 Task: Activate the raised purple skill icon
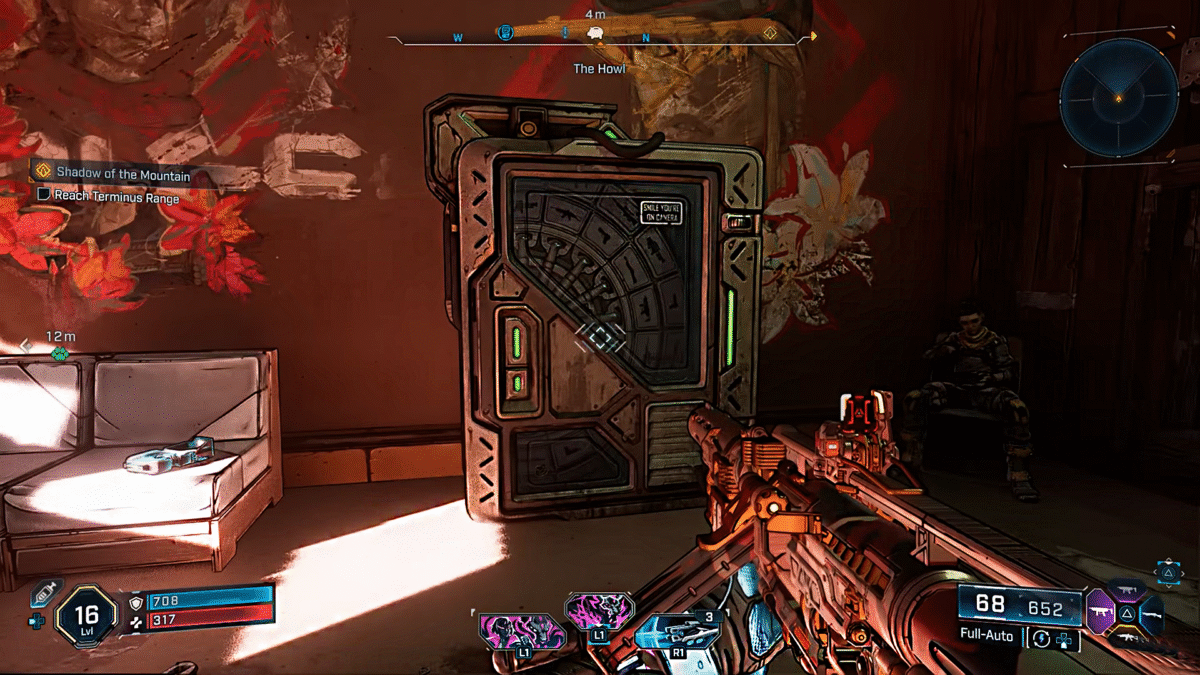tap(598, 613)
